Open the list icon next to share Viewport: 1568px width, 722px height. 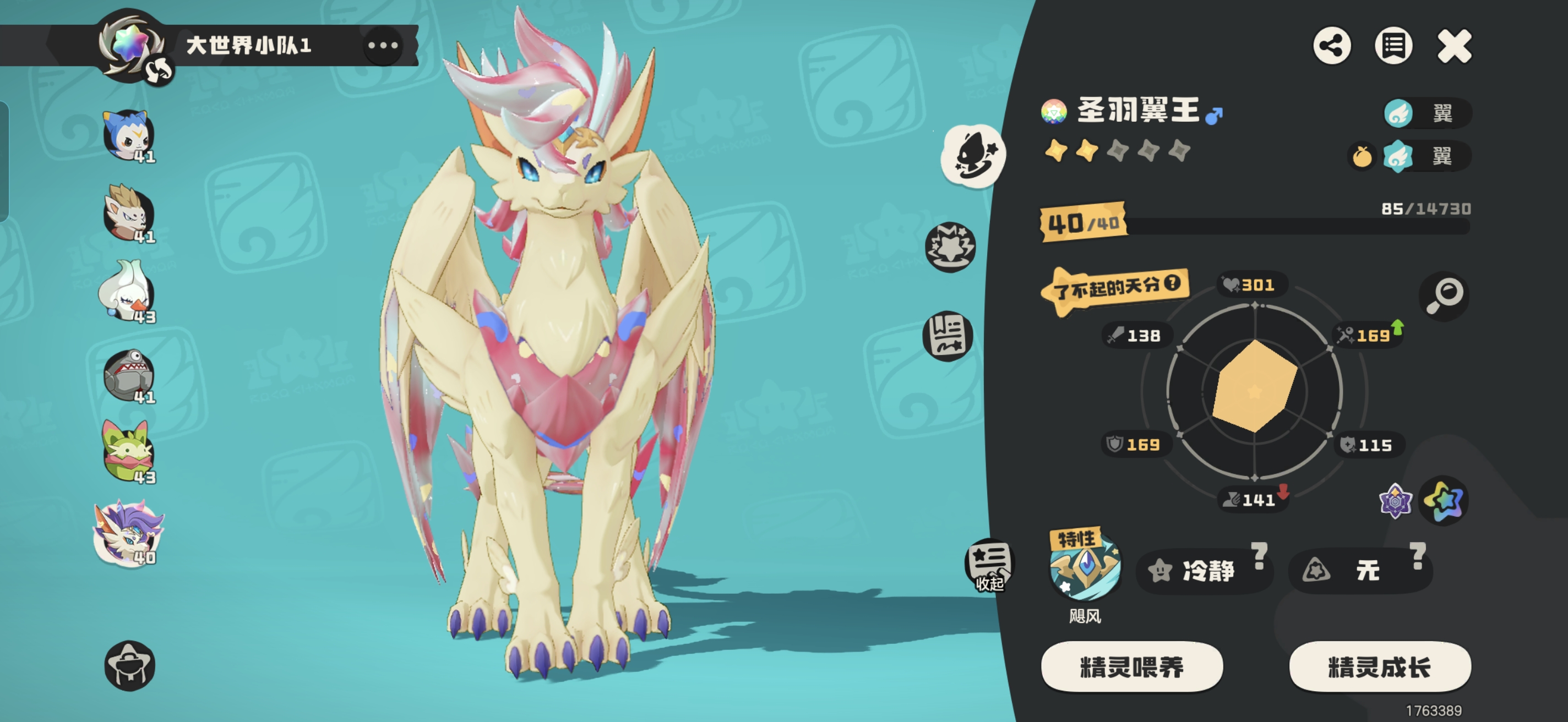tap(1393, 46)
